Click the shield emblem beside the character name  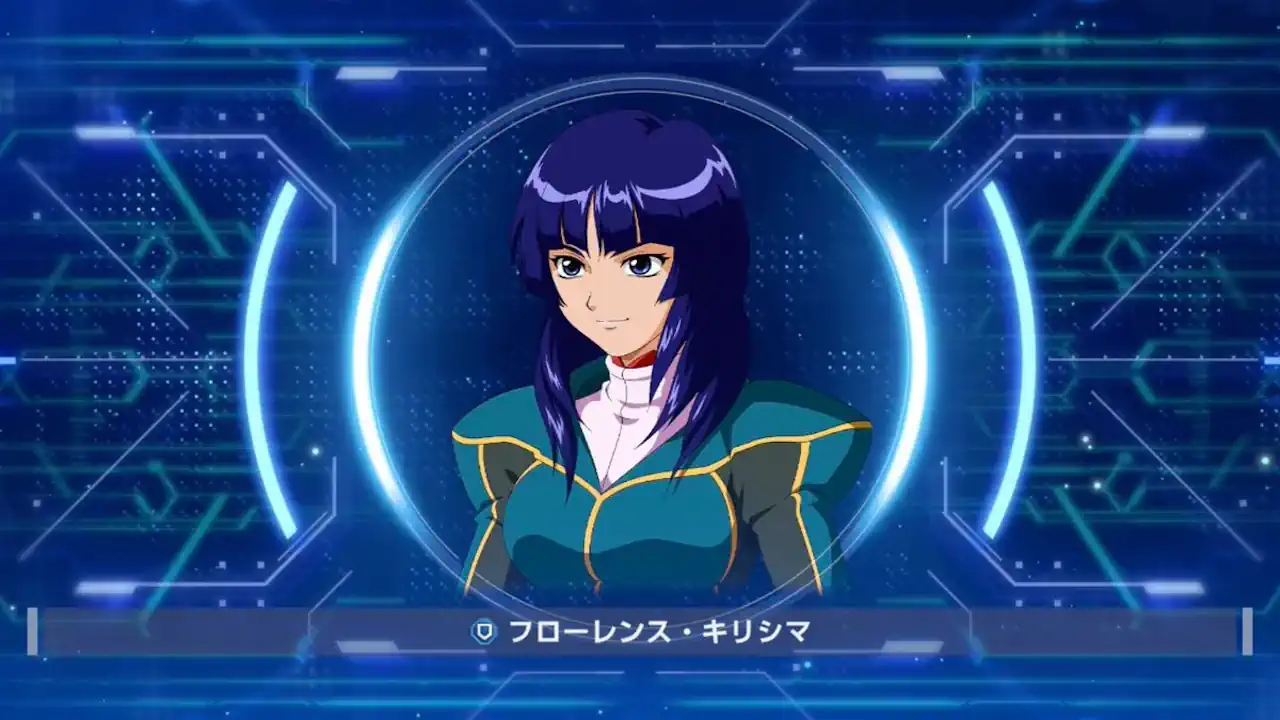click(x=483, y=630)
